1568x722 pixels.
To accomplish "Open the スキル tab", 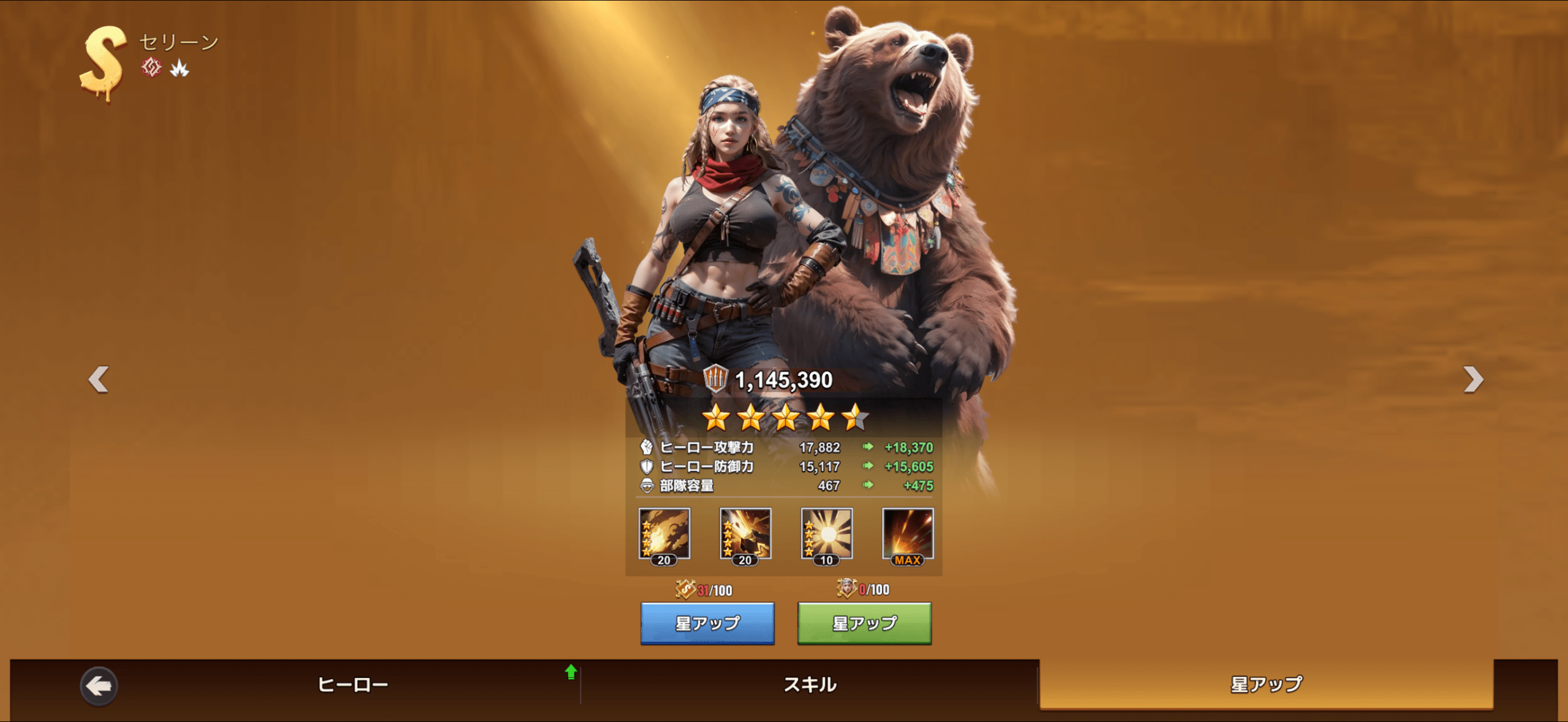I will (810, 684).
